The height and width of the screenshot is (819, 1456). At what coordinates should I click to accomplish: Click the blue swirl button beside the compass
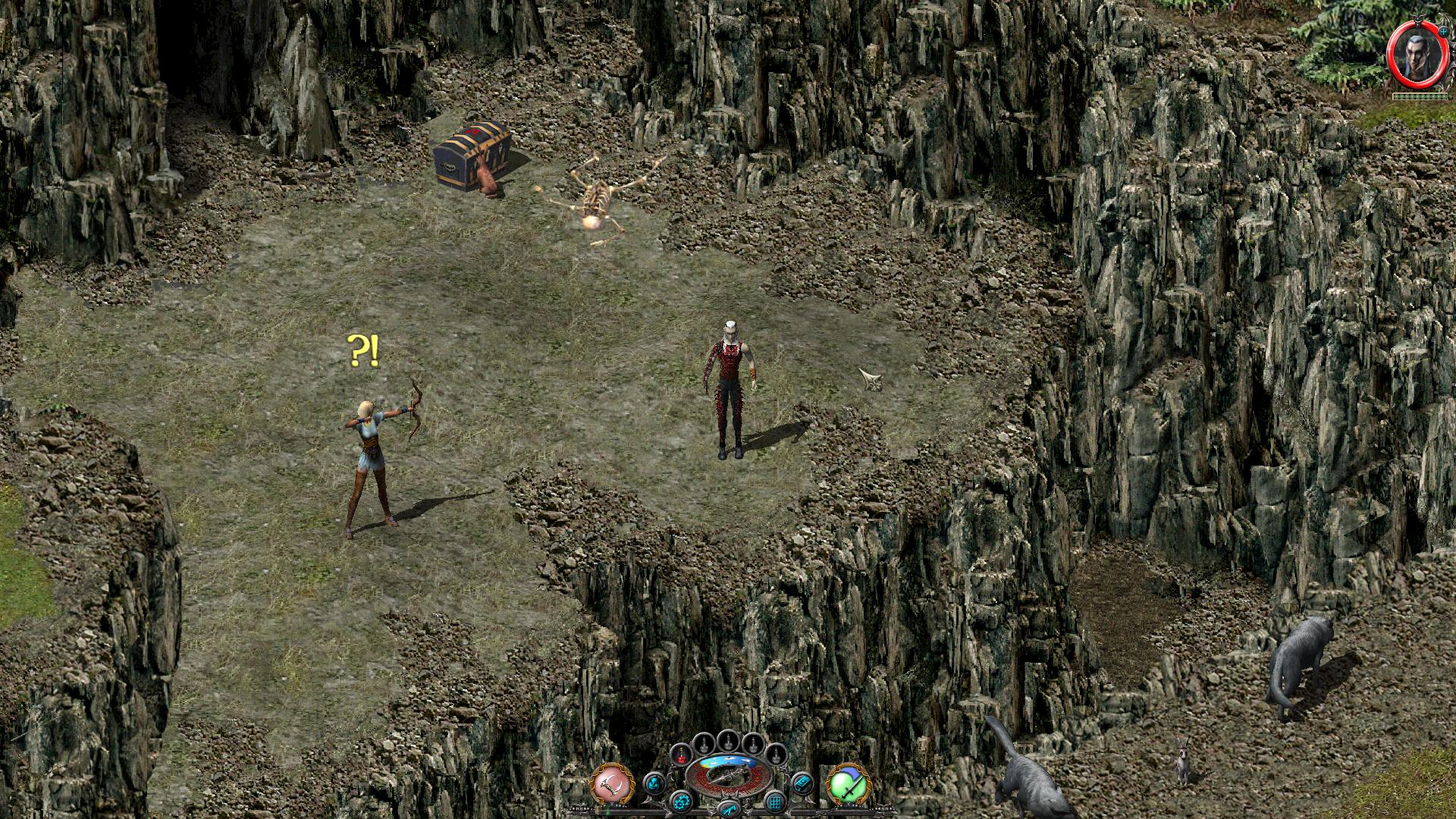(654, 783)
